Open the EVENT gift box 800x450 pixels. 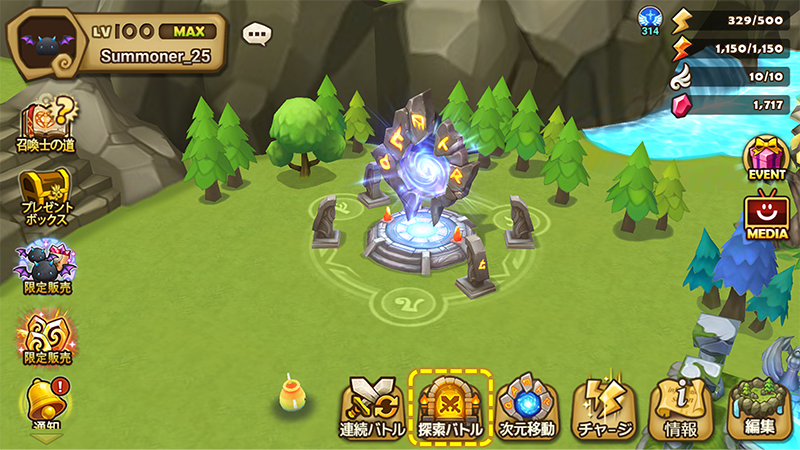(768, 158)
